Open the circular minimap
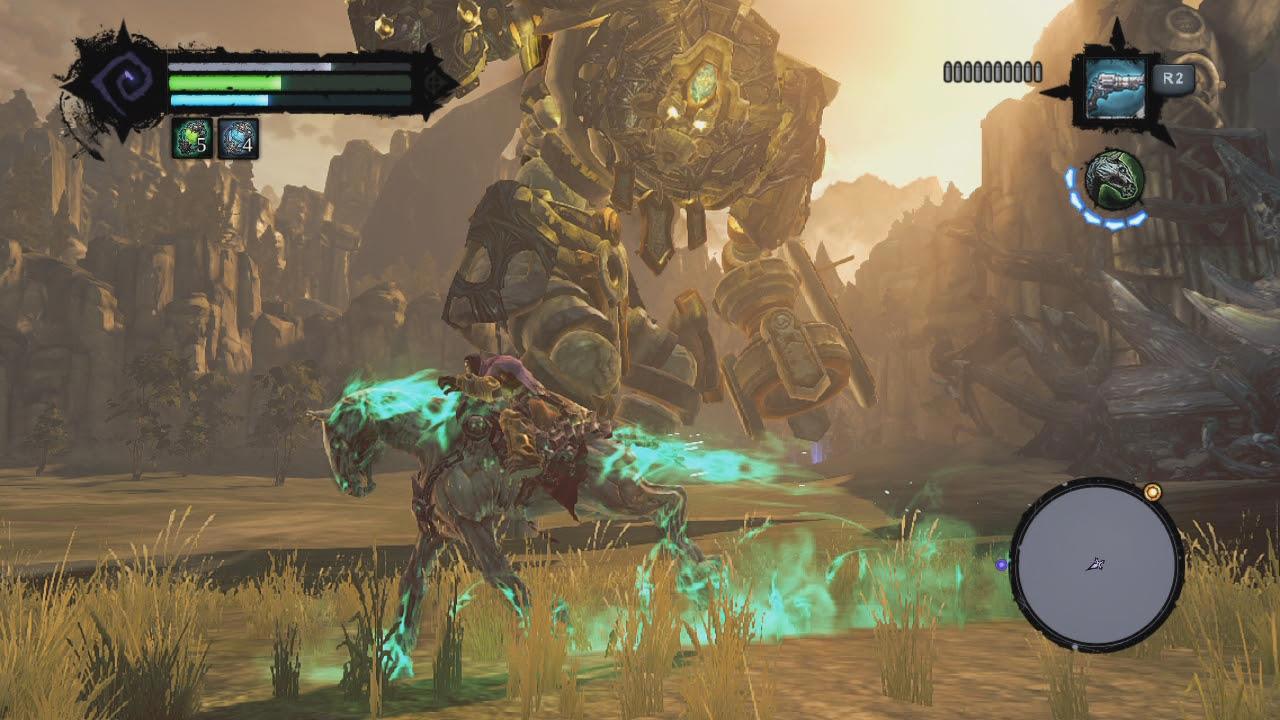Screen dimensions: 1280x720 click(1097, 564)
